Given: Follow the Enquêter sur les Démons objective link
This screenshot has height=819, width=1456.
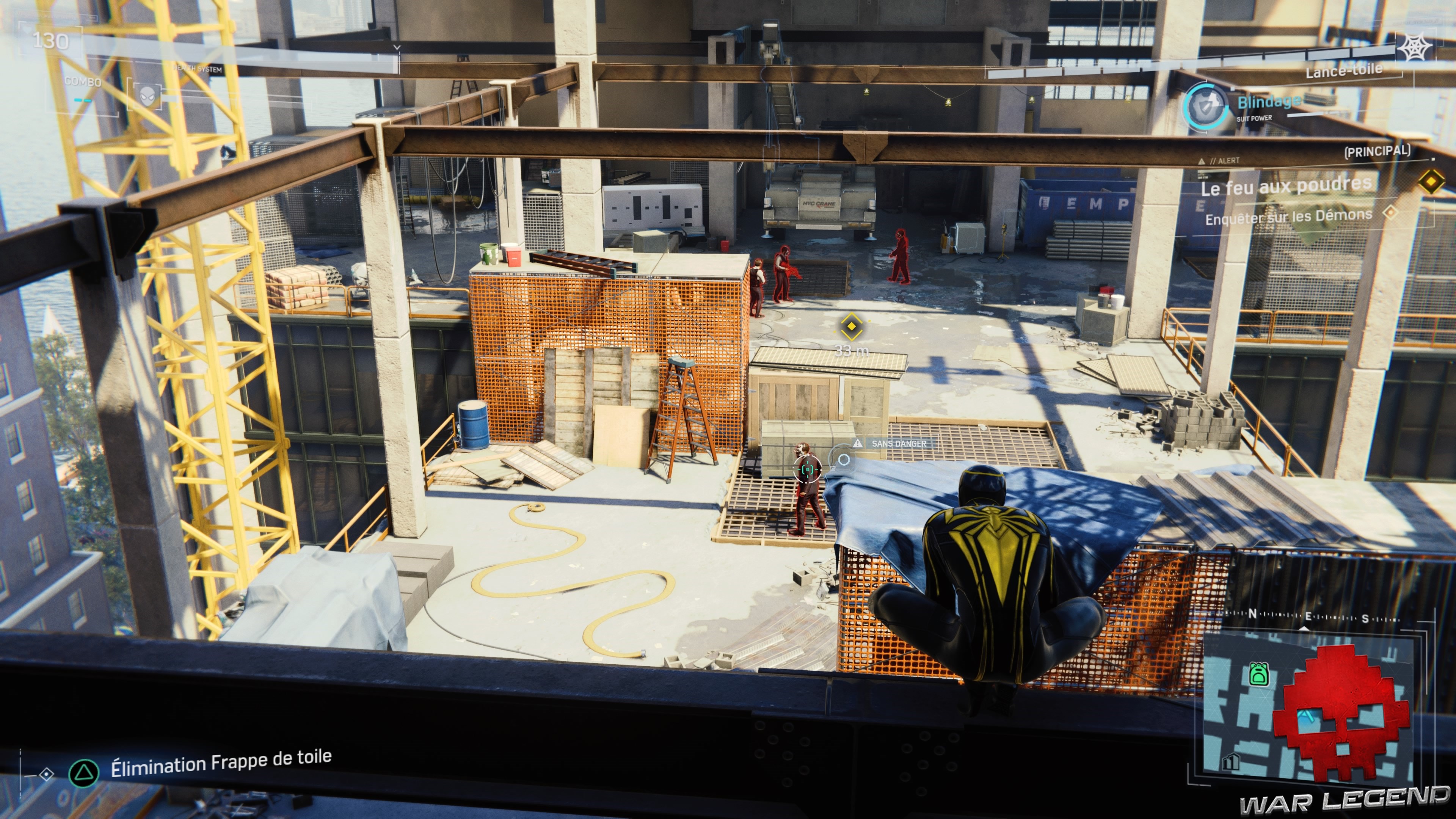Looking at the screenshot, I should pyautogui.click(x=1288, y=218).
